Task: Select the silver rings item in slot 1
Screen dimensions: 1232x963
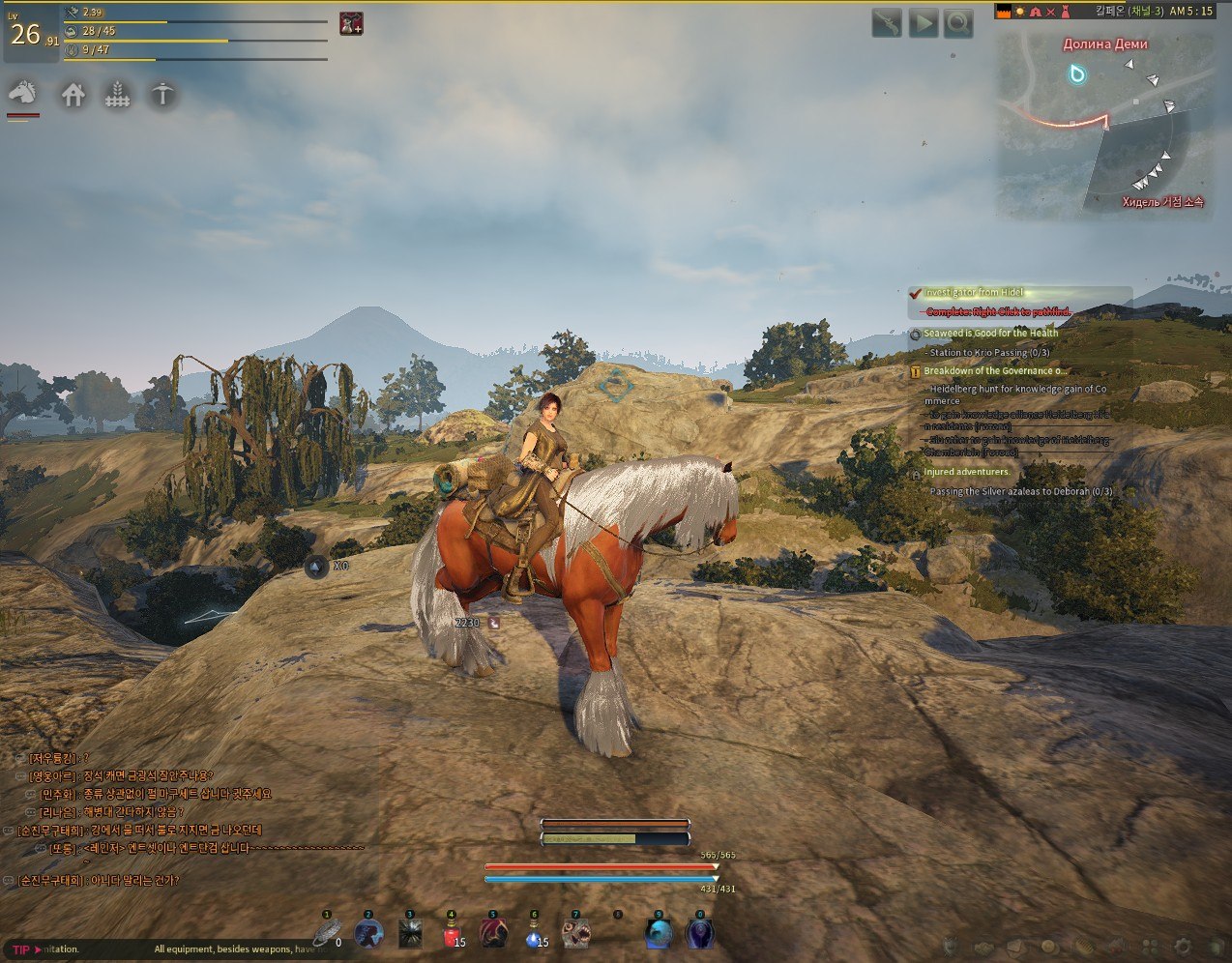Action: click(x=327, y=934)
